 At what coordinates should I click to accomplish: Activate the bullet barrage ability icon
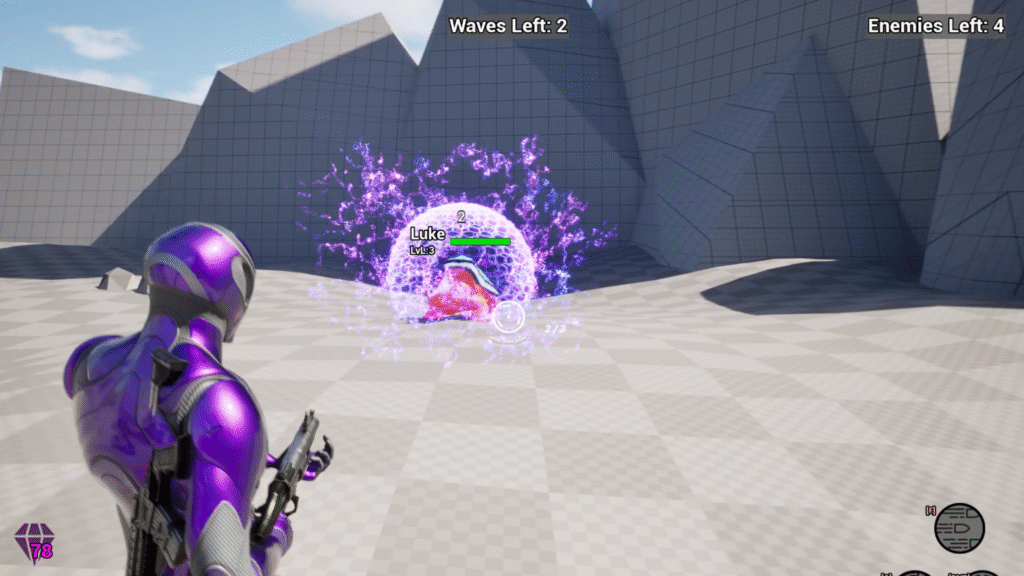[x=959, y=528]
